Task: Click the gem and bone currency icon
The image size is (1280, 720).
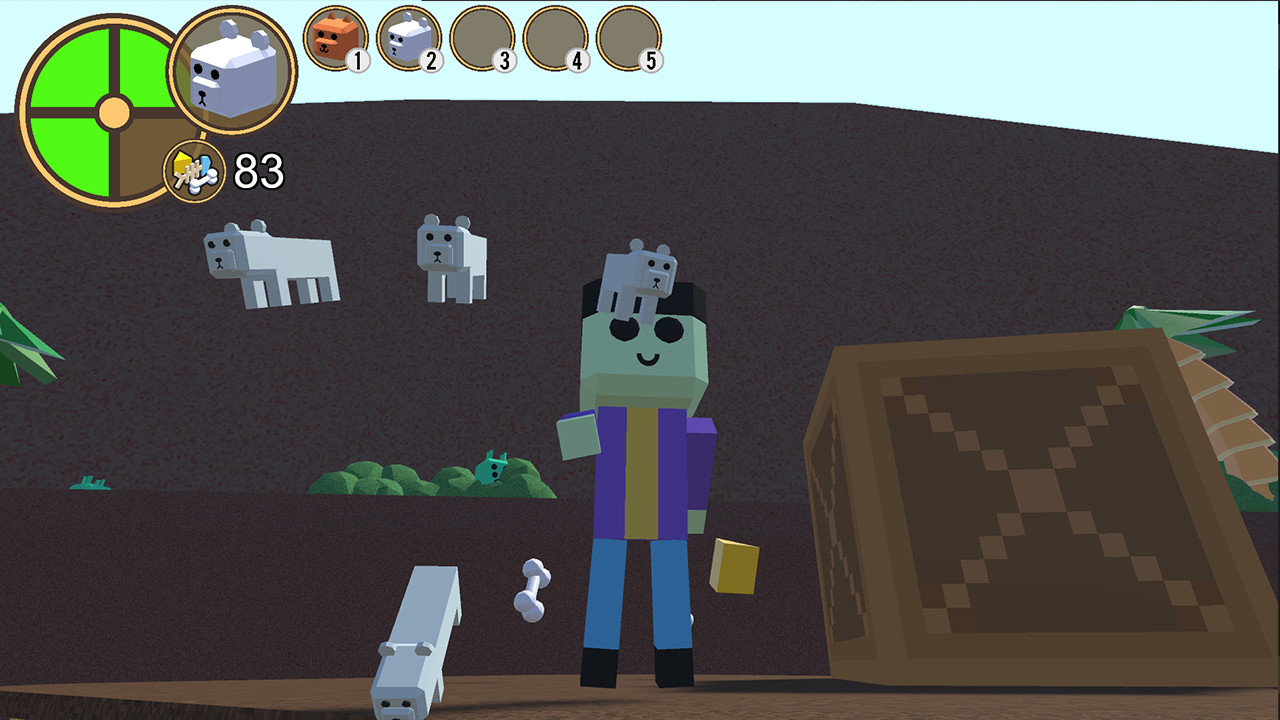Action: [192, 172]
